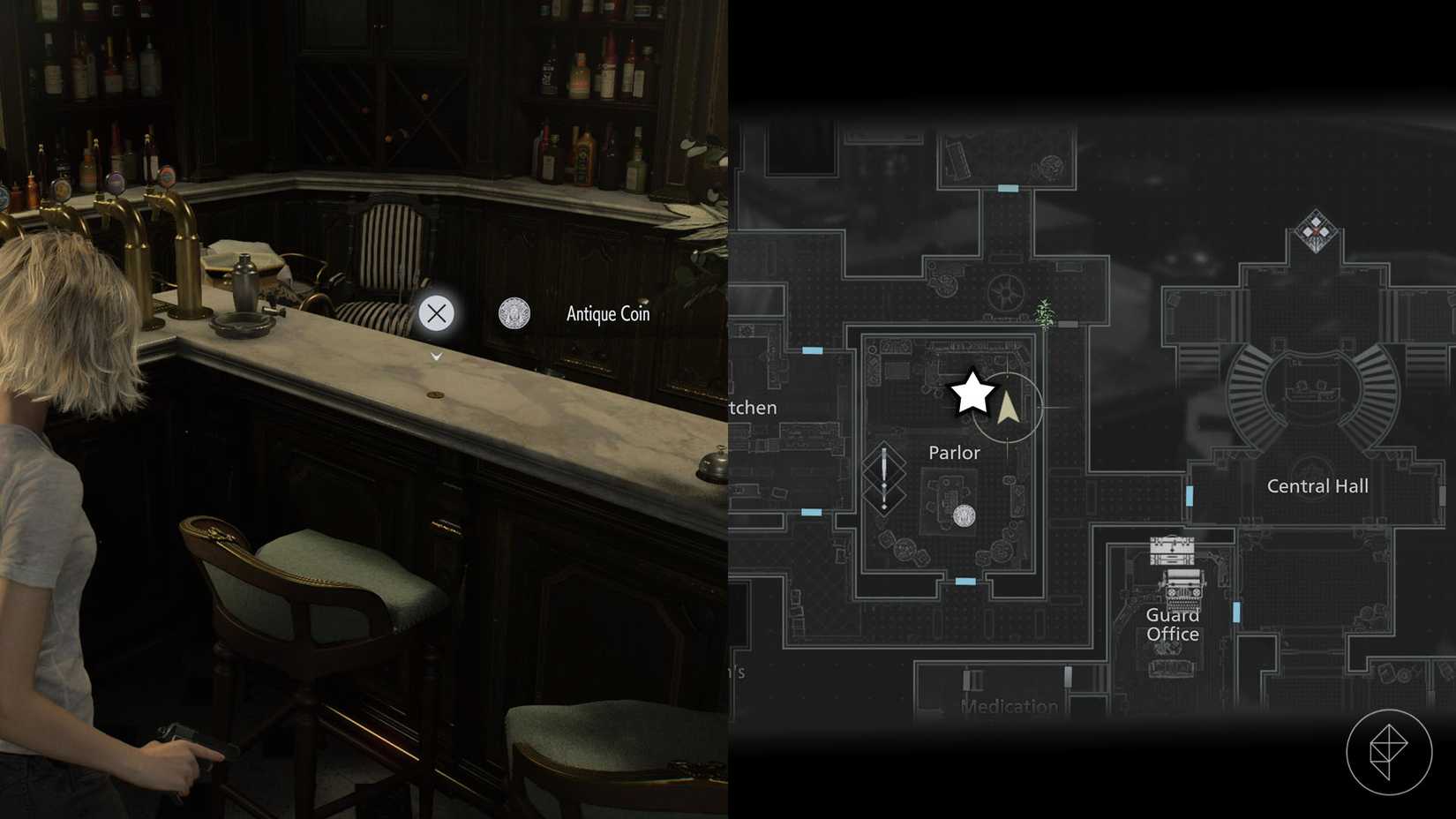This screenshot has height=819, width=1456.
Task: Select the Parlor room label
Action: (954, 452)
